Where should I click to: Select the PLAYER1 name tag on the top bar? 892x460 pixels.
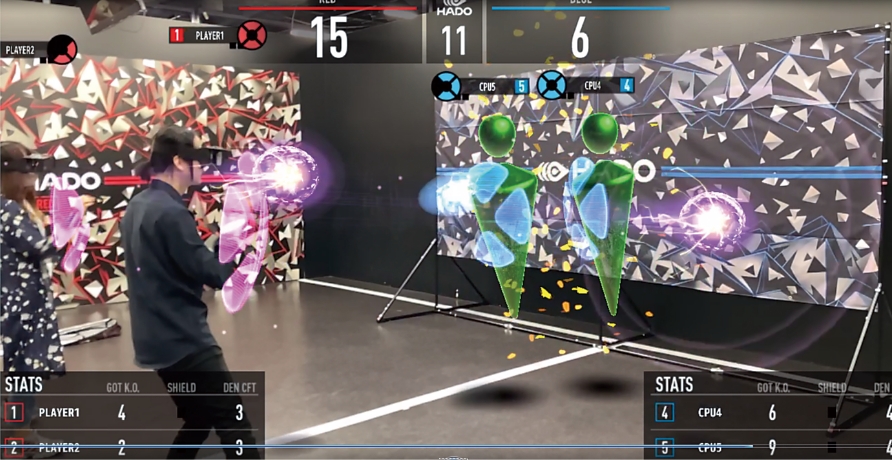(x=209, y=35)
